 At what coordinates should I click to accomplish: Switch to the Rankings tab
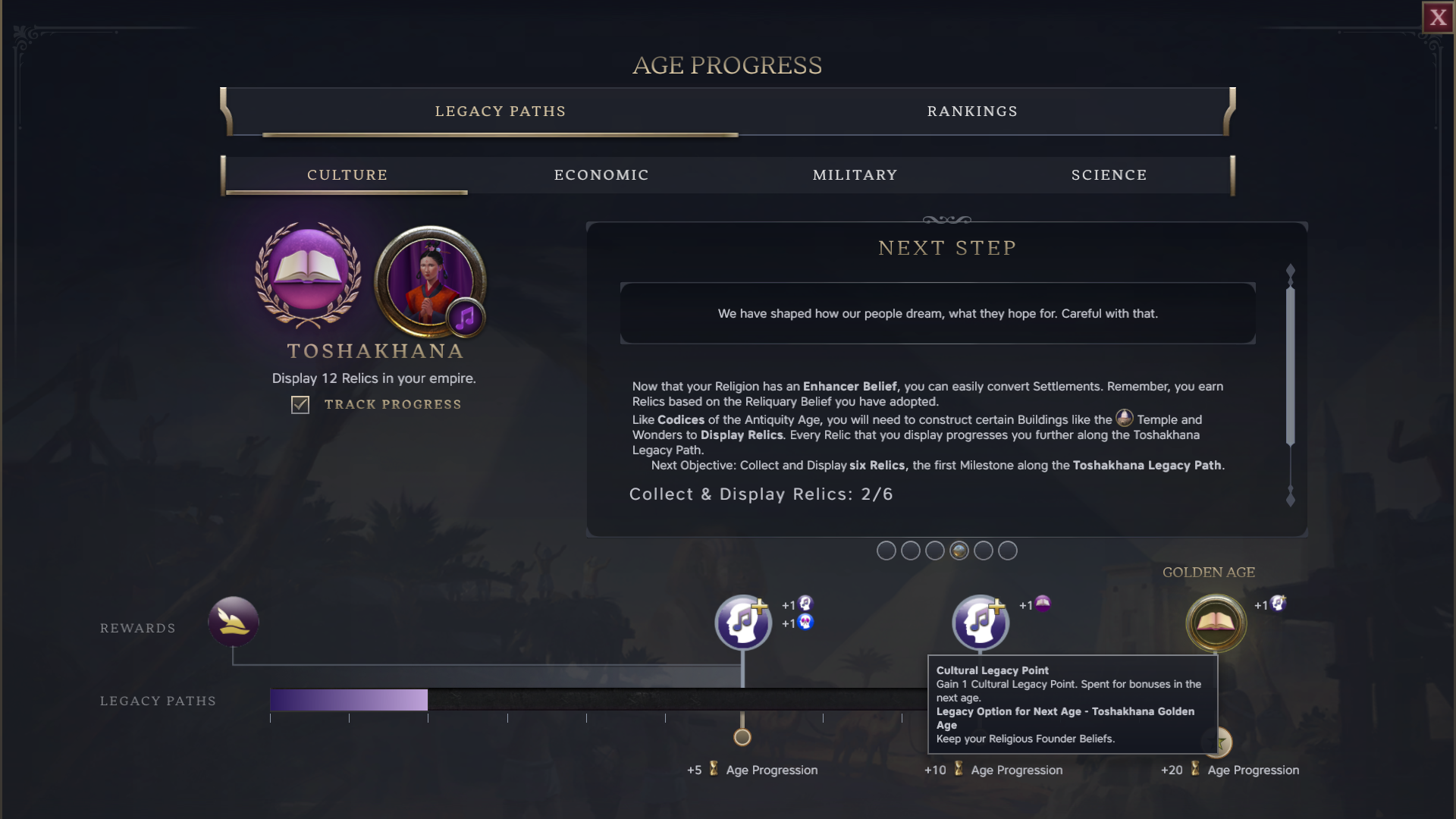pyautogui.click(x=972, y=111)
